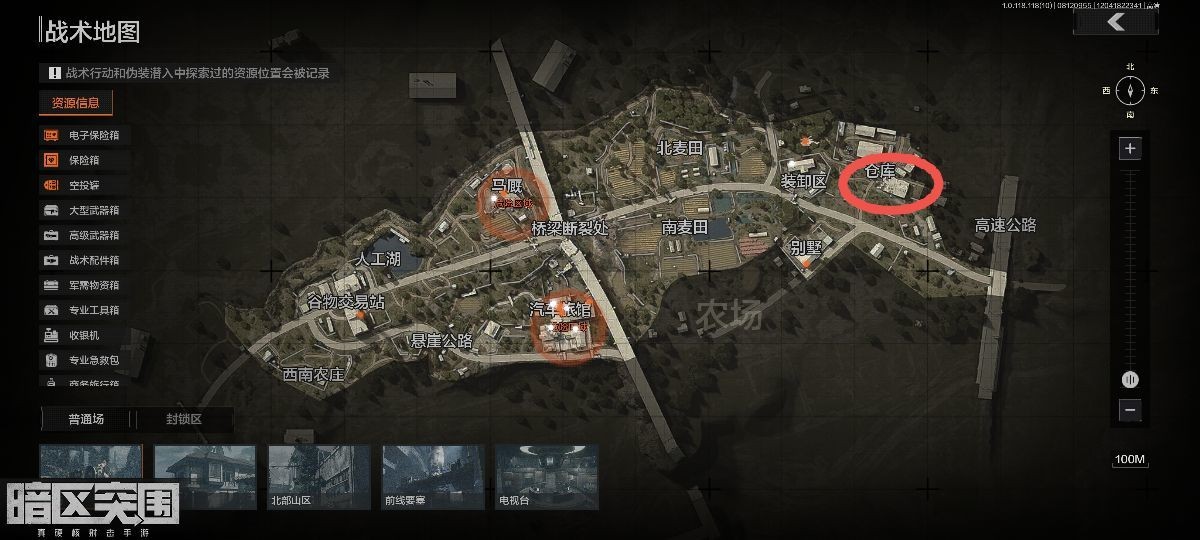Viewport: 1200px width, 540px height.
Task: Switch to the 封锁区 lockdown tab
Action: click(184, 419)
